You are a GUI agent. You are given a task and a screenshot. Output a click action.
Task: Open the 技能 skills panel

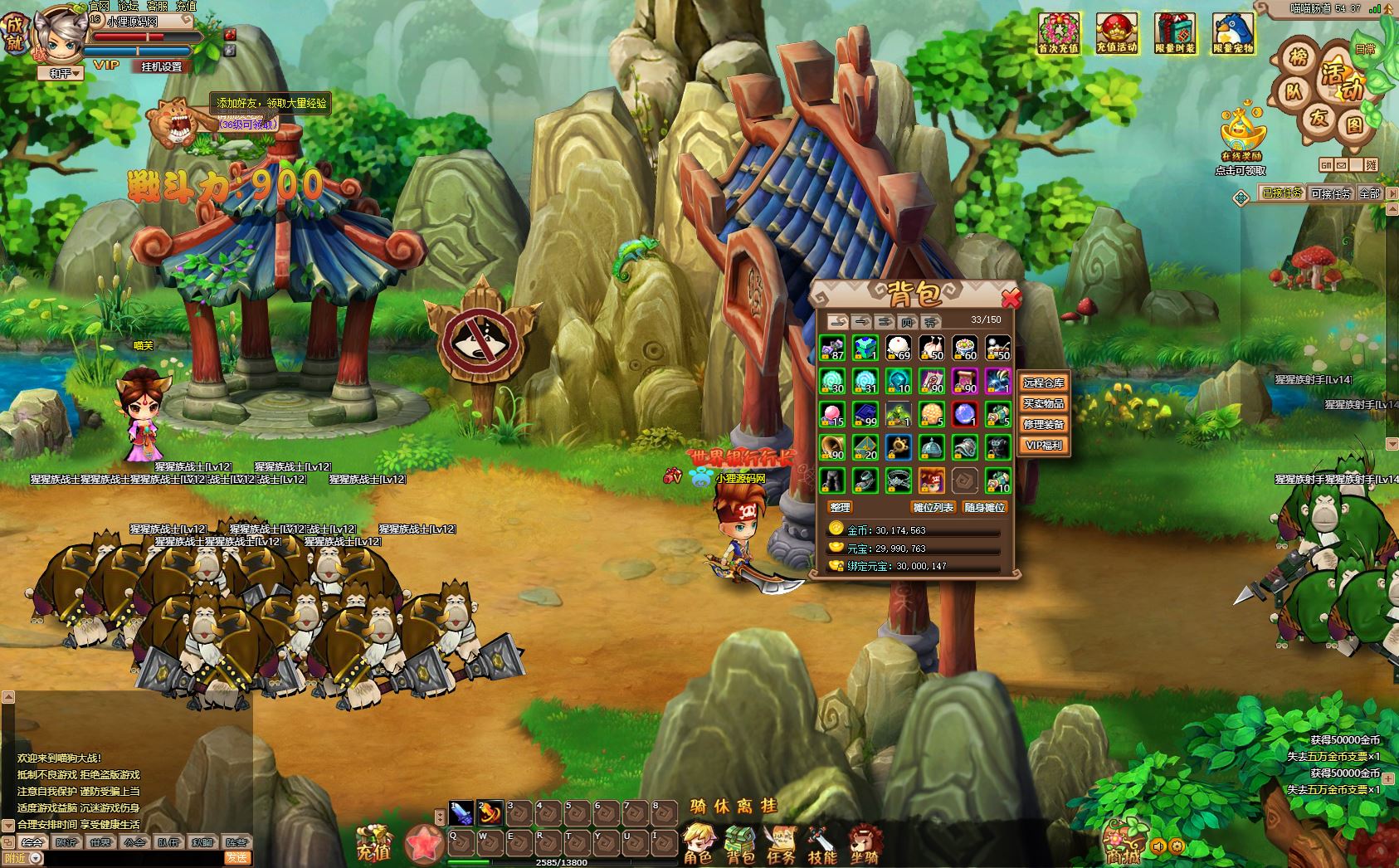821,842
